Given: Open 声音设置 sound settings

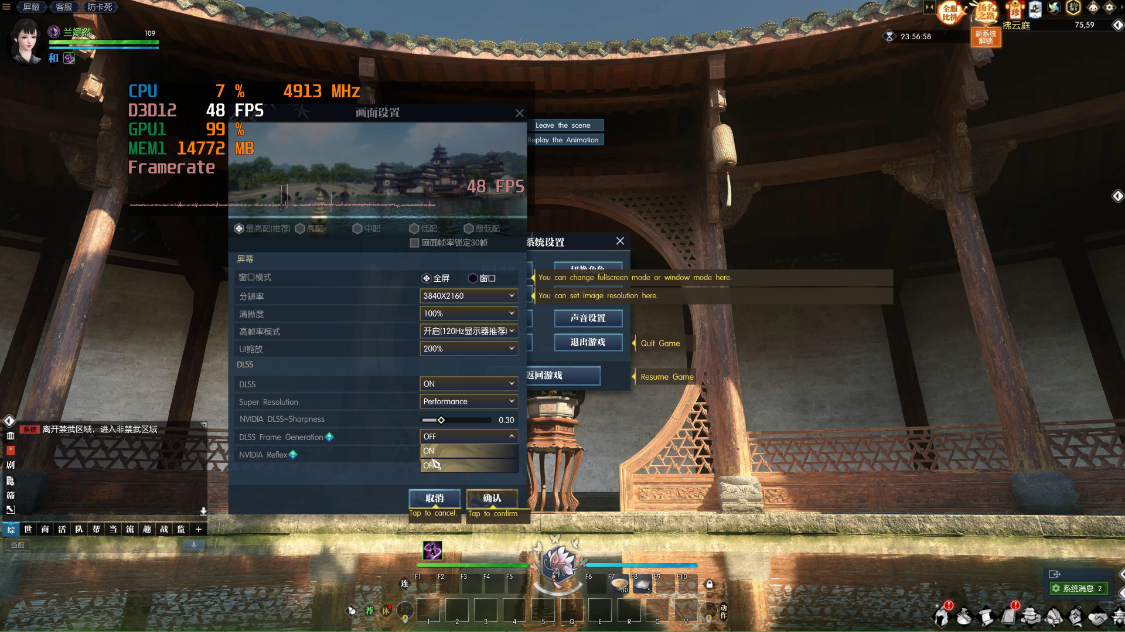Looking at the screenshot, I should (588, 318).
